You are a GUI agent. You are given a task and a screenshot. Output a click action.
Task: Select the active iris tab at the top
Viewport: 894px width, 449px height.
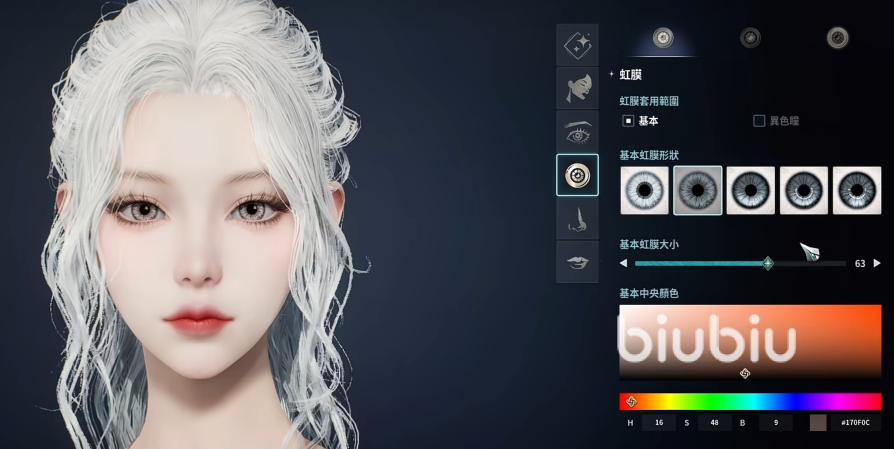point(662,38)
